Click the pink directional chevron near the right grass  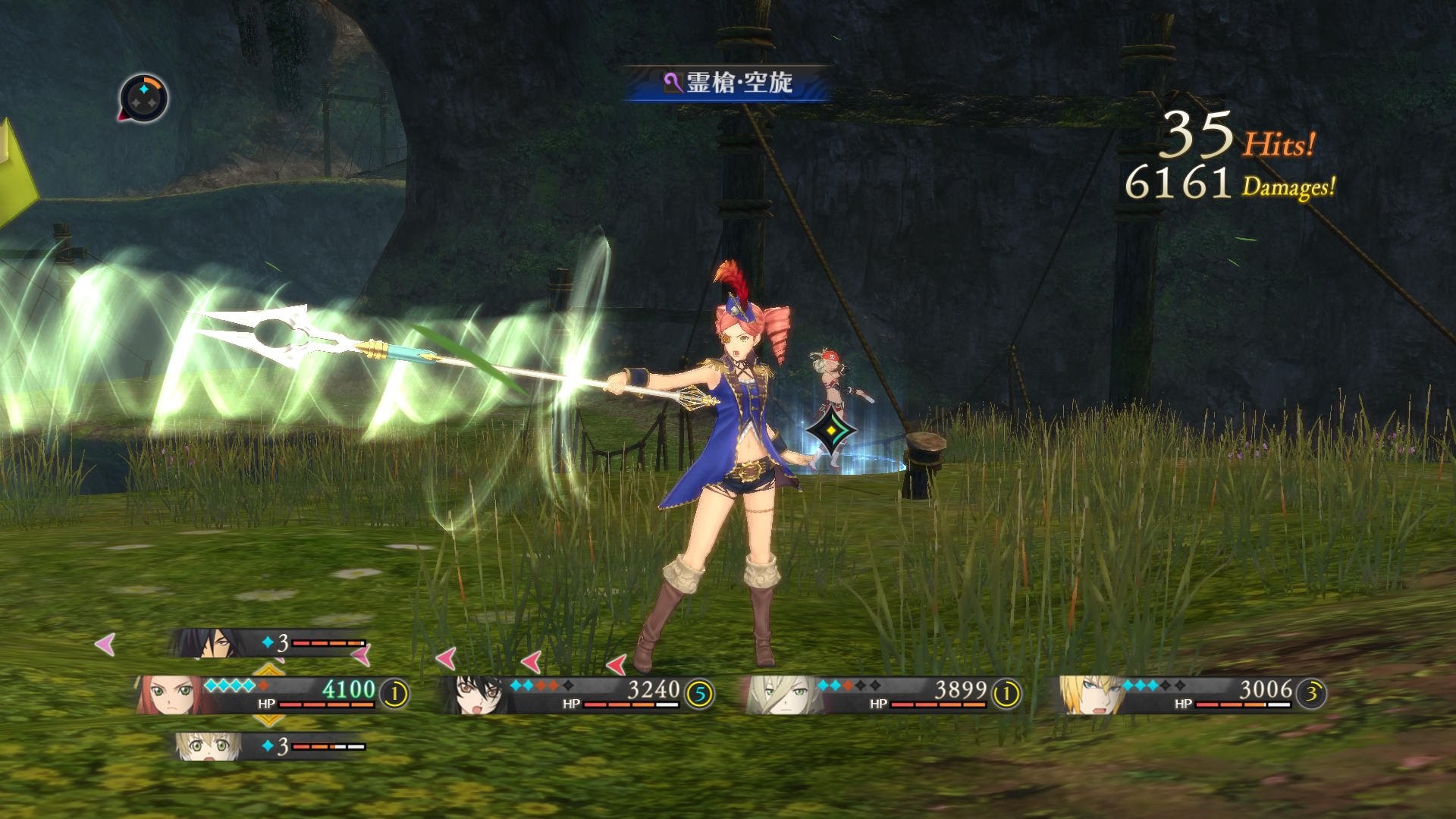[x=616, y=664]
